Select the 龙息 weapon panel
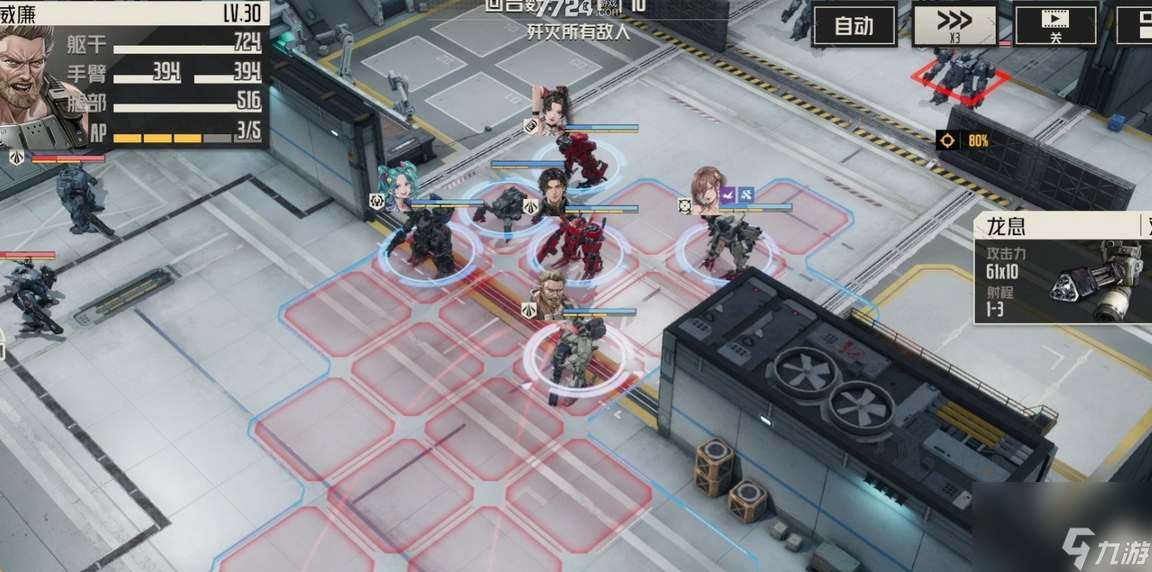1152x572 pixels. click(1063, 268)
